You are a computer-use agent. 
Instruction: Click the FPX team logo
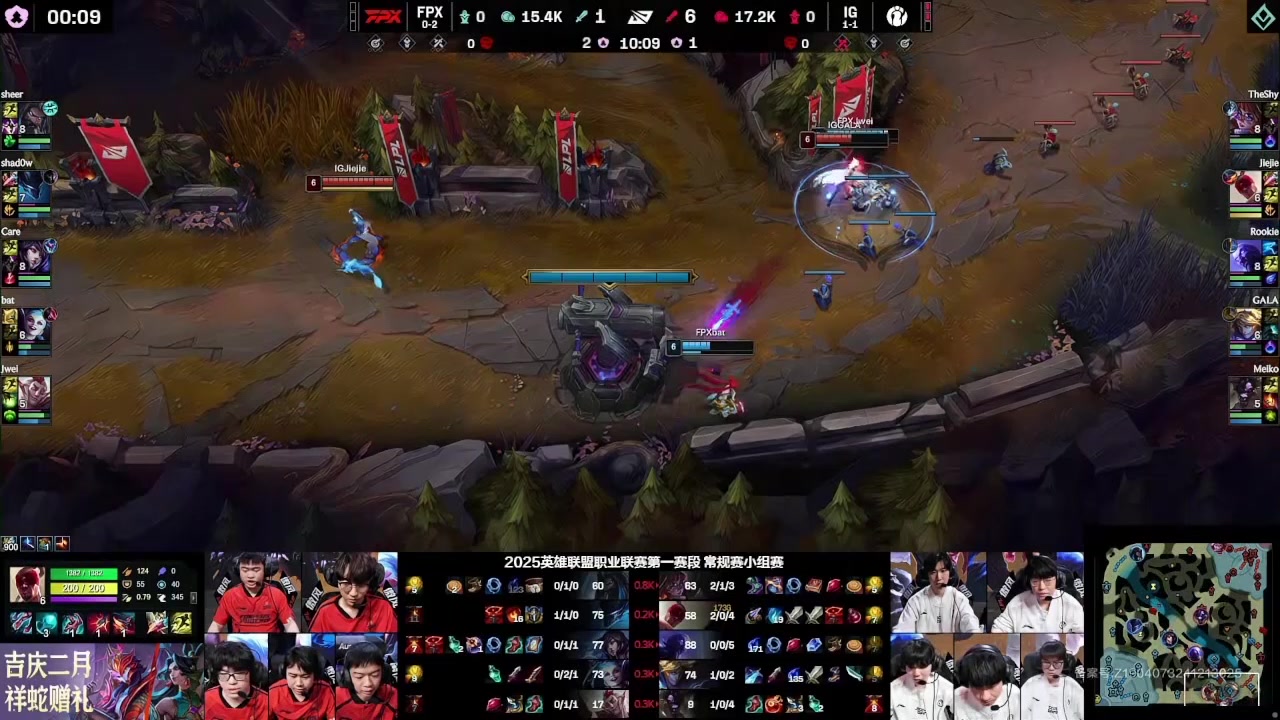(x=383, y=16)
